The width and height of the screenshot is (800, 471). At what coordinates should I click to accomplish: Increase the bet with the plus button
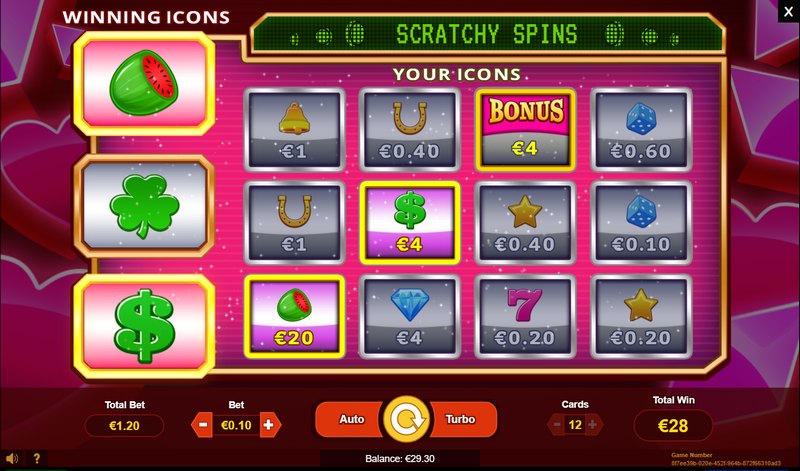(268, 424)
